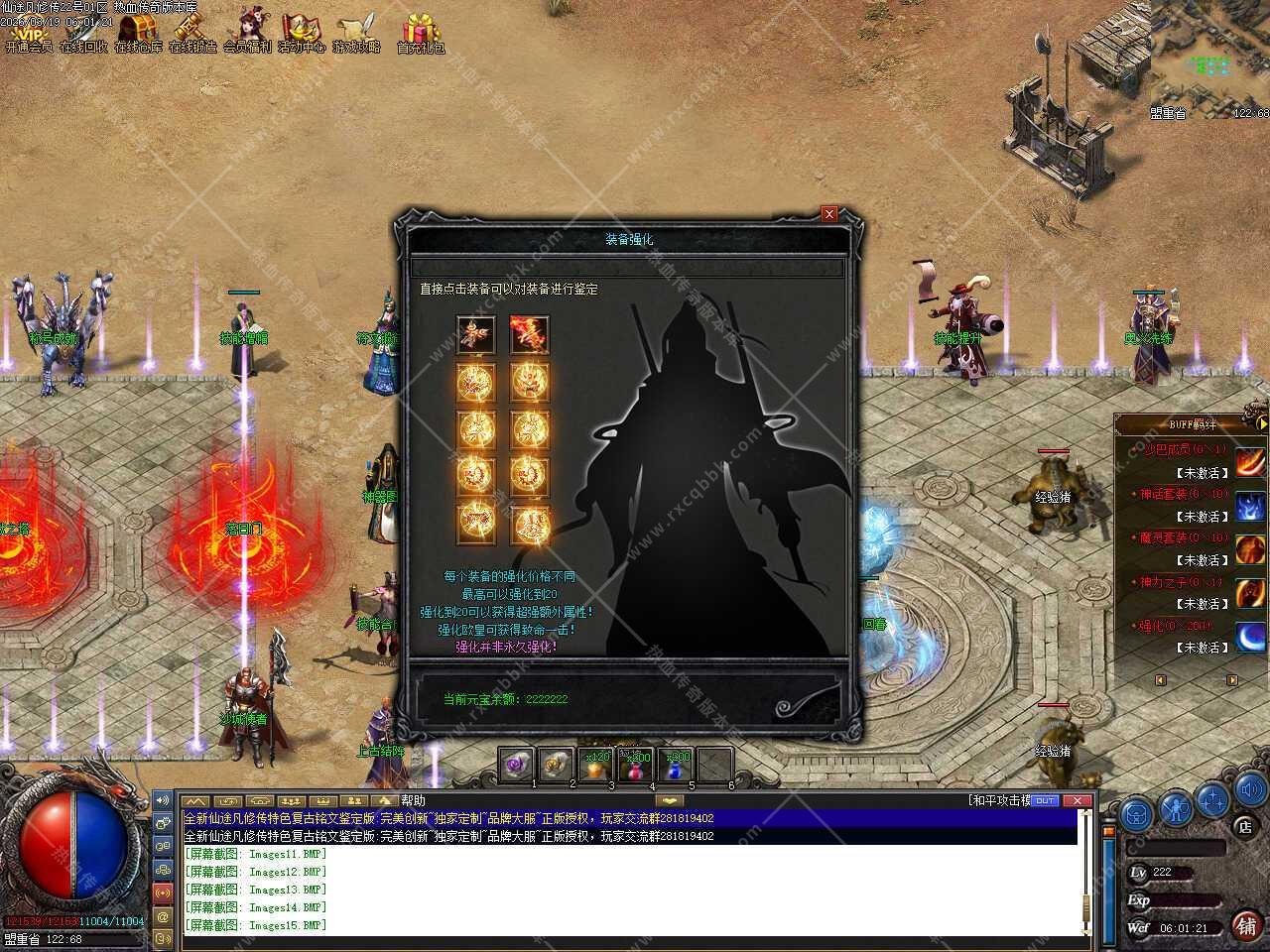The height and width of the screenshot is (952, 1270).
Task: Use the blue potion in hotbar slot 5
Action: pos(675,766)
